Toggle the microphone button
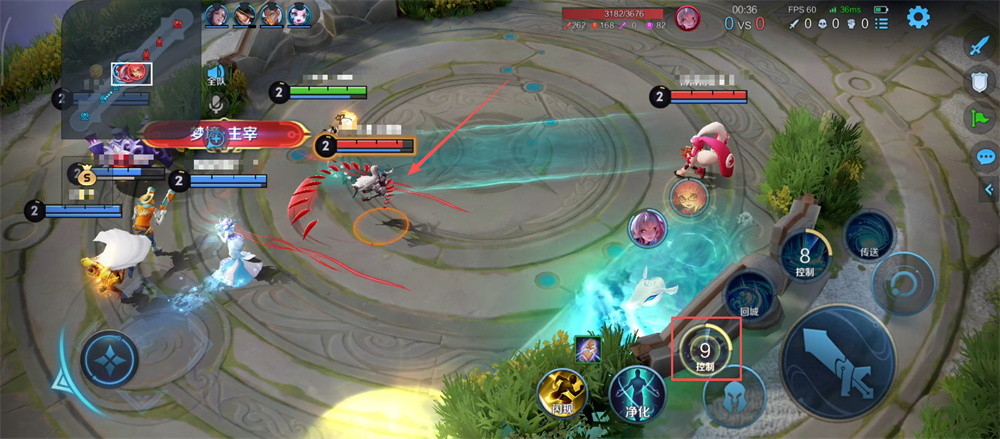 pos(215,102)
